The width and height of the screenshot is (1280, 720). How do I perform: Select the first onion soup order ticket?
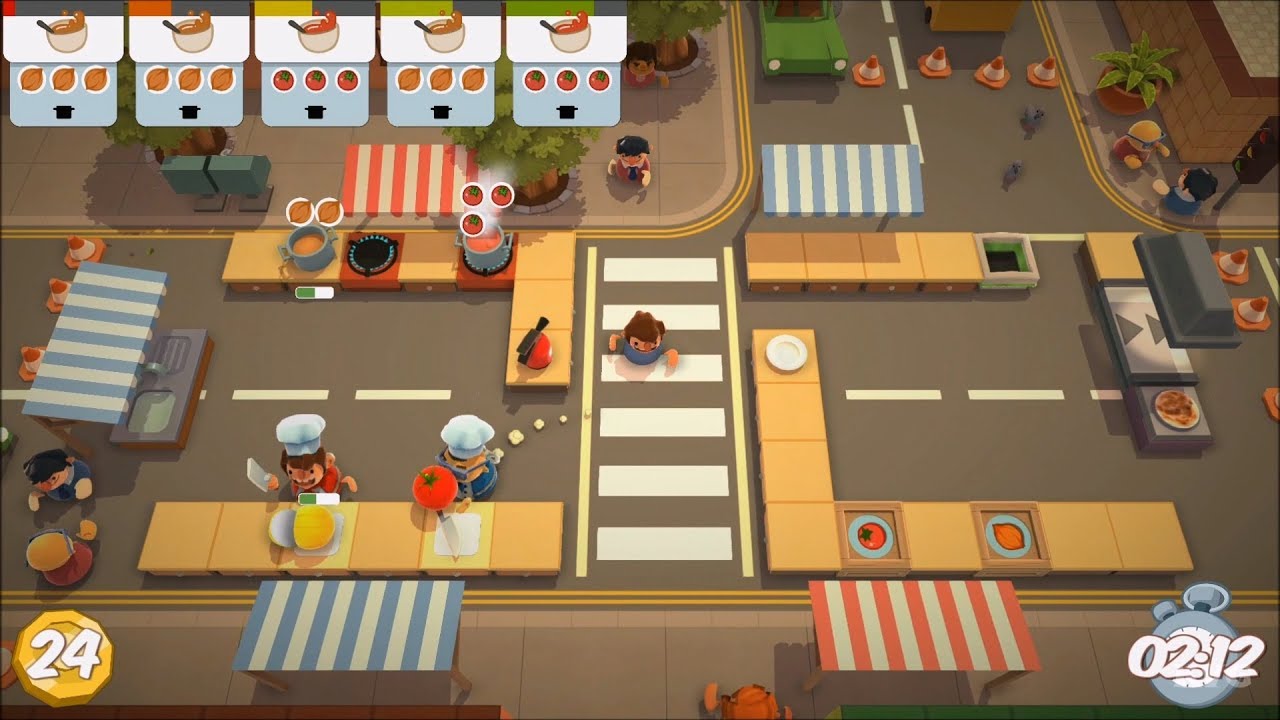(60, 60)
